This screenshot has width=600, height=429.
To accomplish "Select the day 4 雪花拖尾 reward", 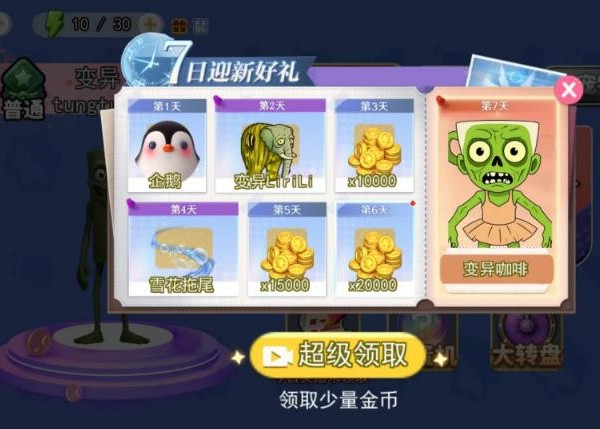I will click(x=183, y=250).
